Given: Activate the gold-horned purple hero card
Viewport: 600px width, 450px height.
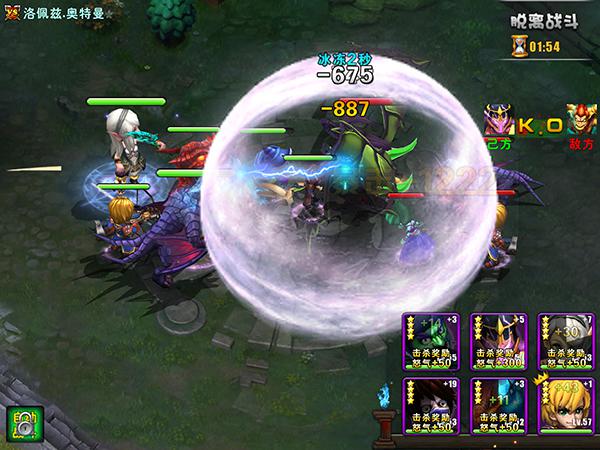Looking at the screenshot, I should pos(496,341).
